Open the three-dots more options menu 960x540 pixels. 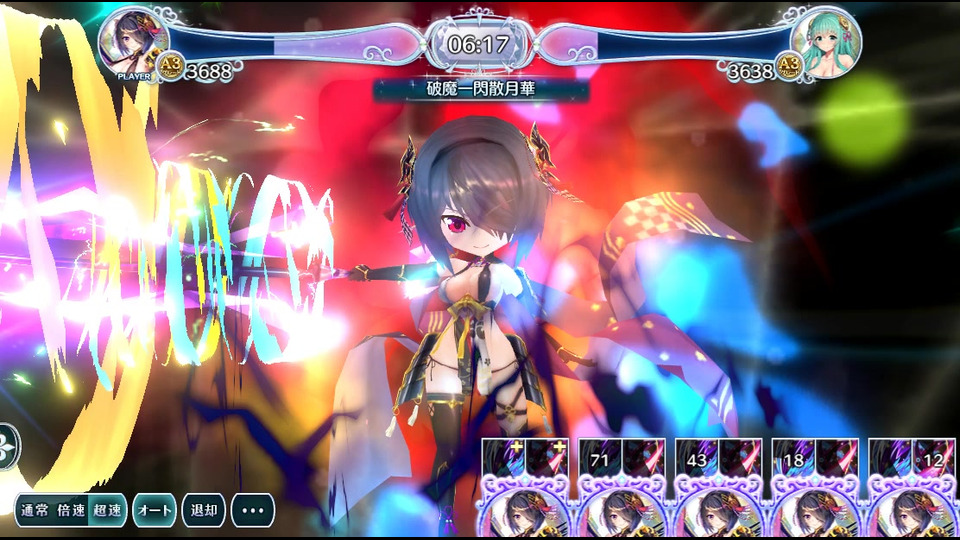click(253, 510)
